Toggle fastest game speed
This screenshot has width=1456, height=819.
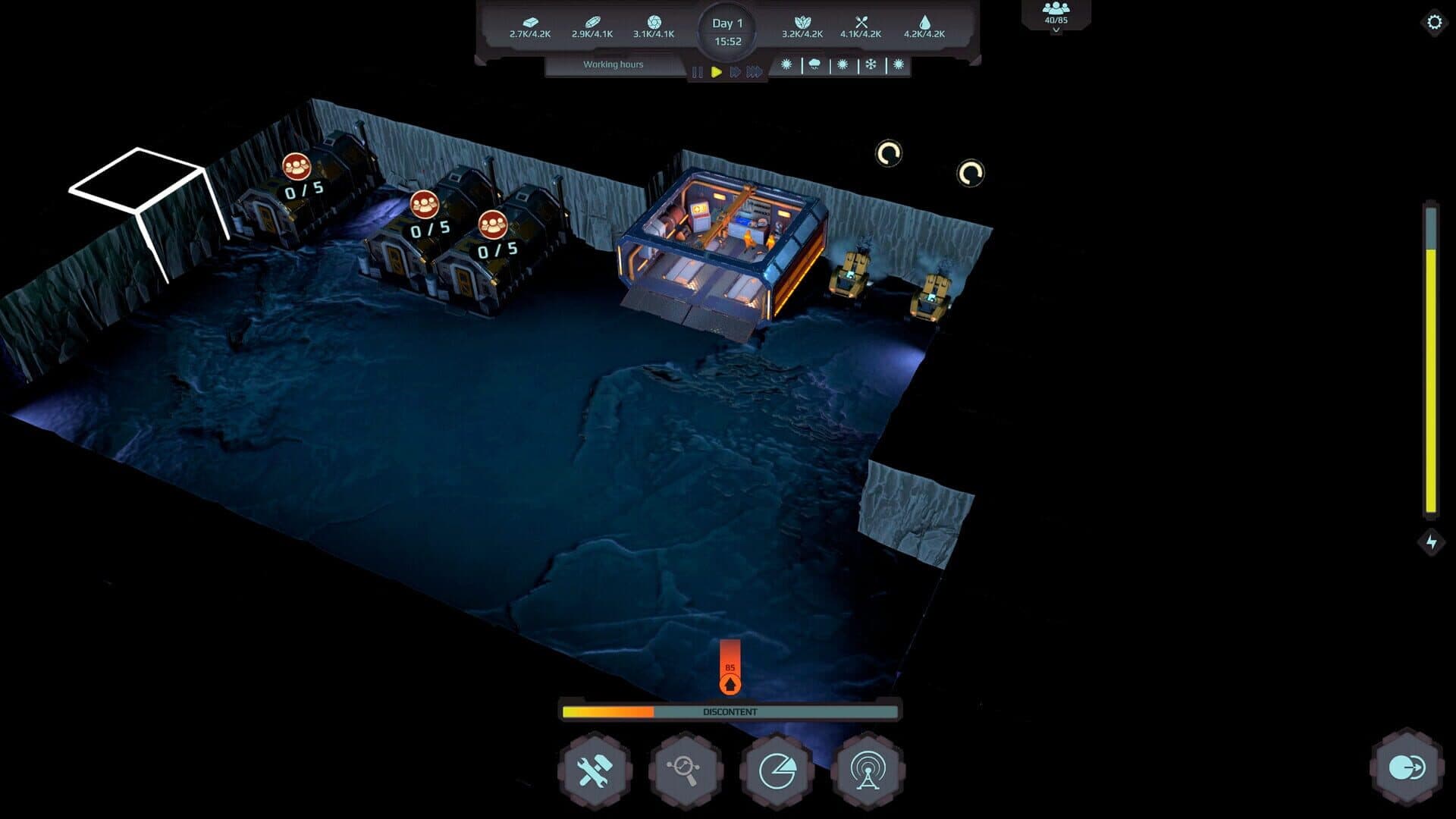click(x=754, y=71)
